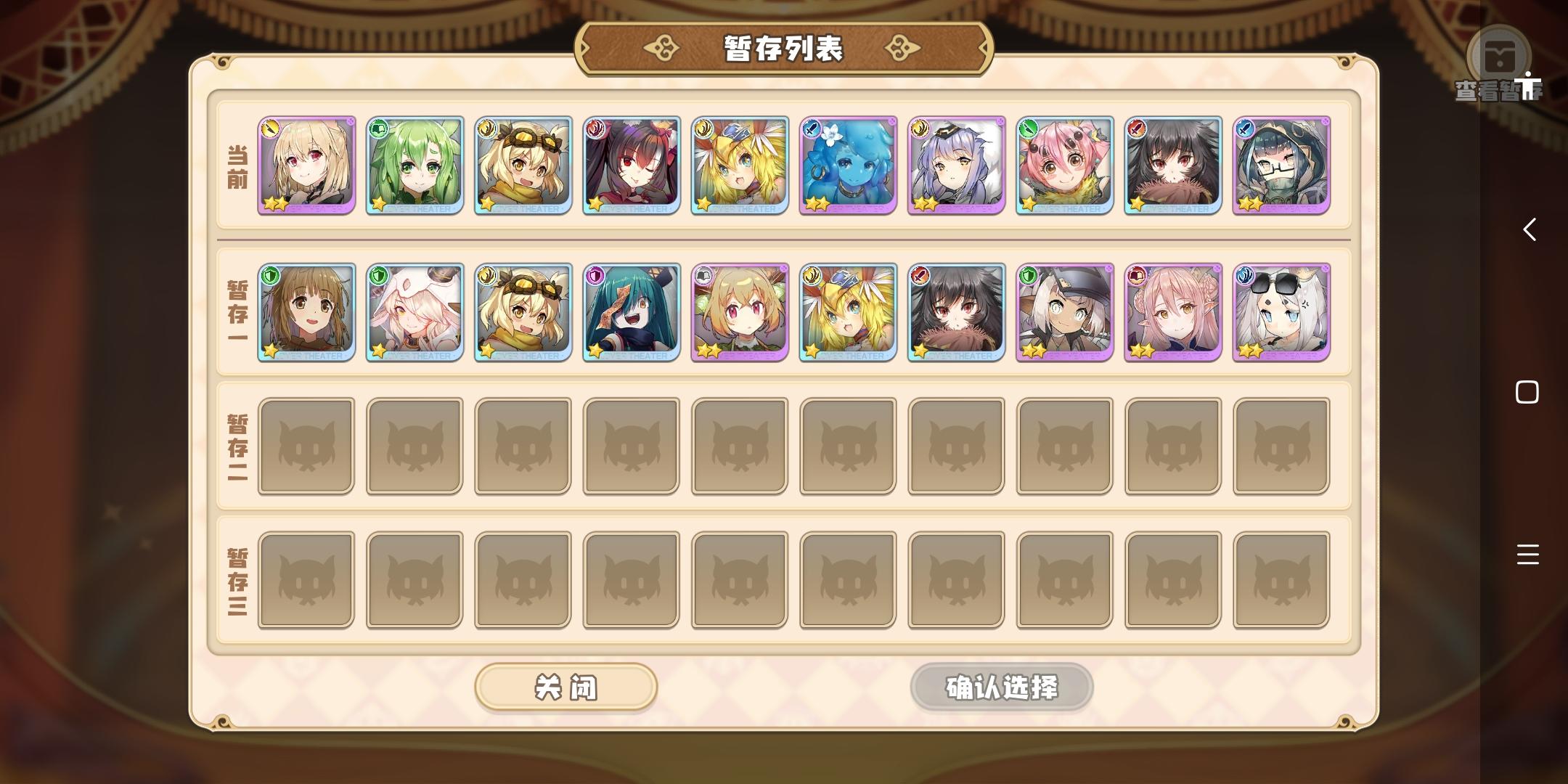Select the brown-haired girl first in 暂存一

point(306,312)
